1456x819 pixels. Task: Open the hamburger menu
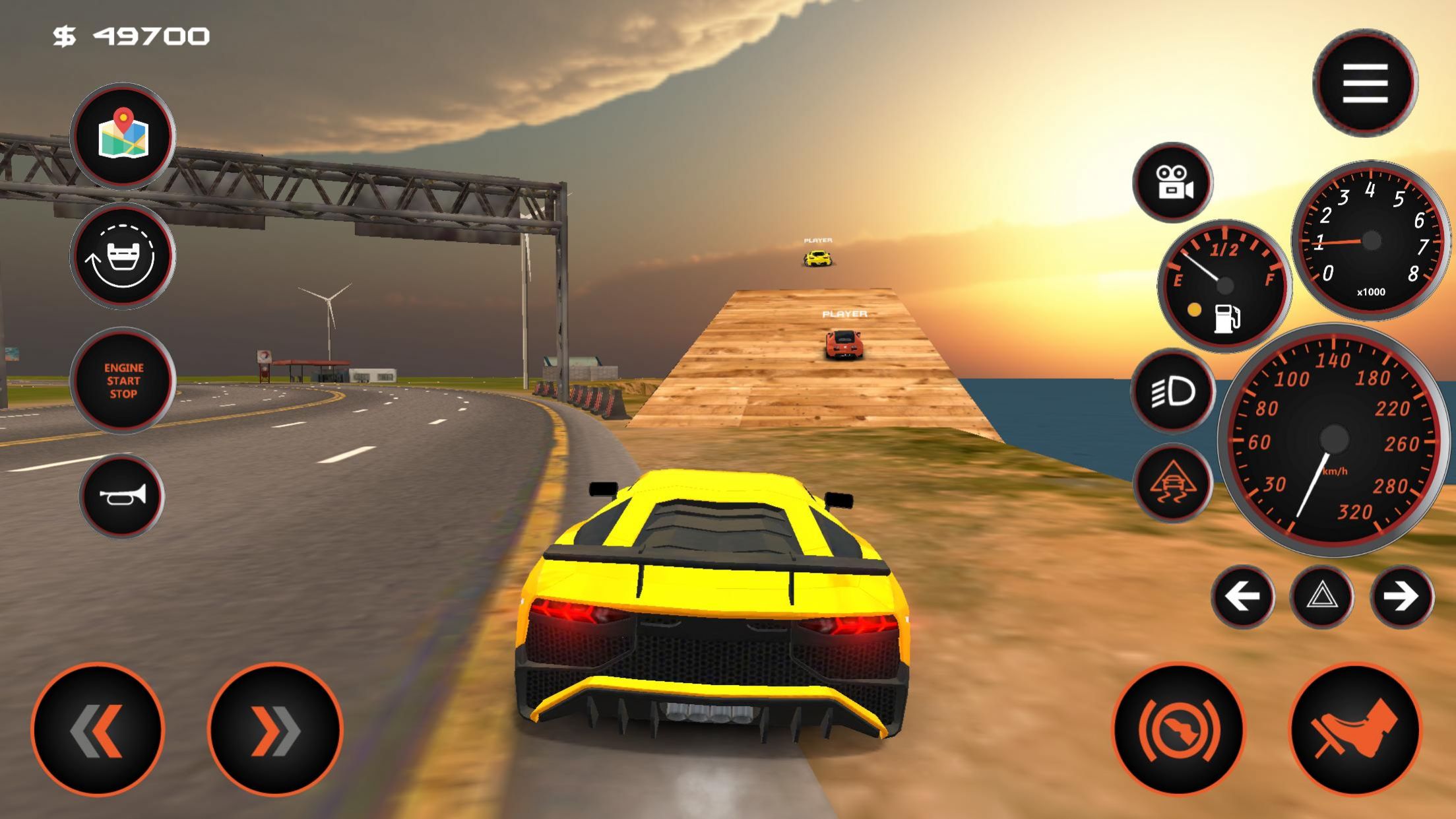pos(1364,83)
